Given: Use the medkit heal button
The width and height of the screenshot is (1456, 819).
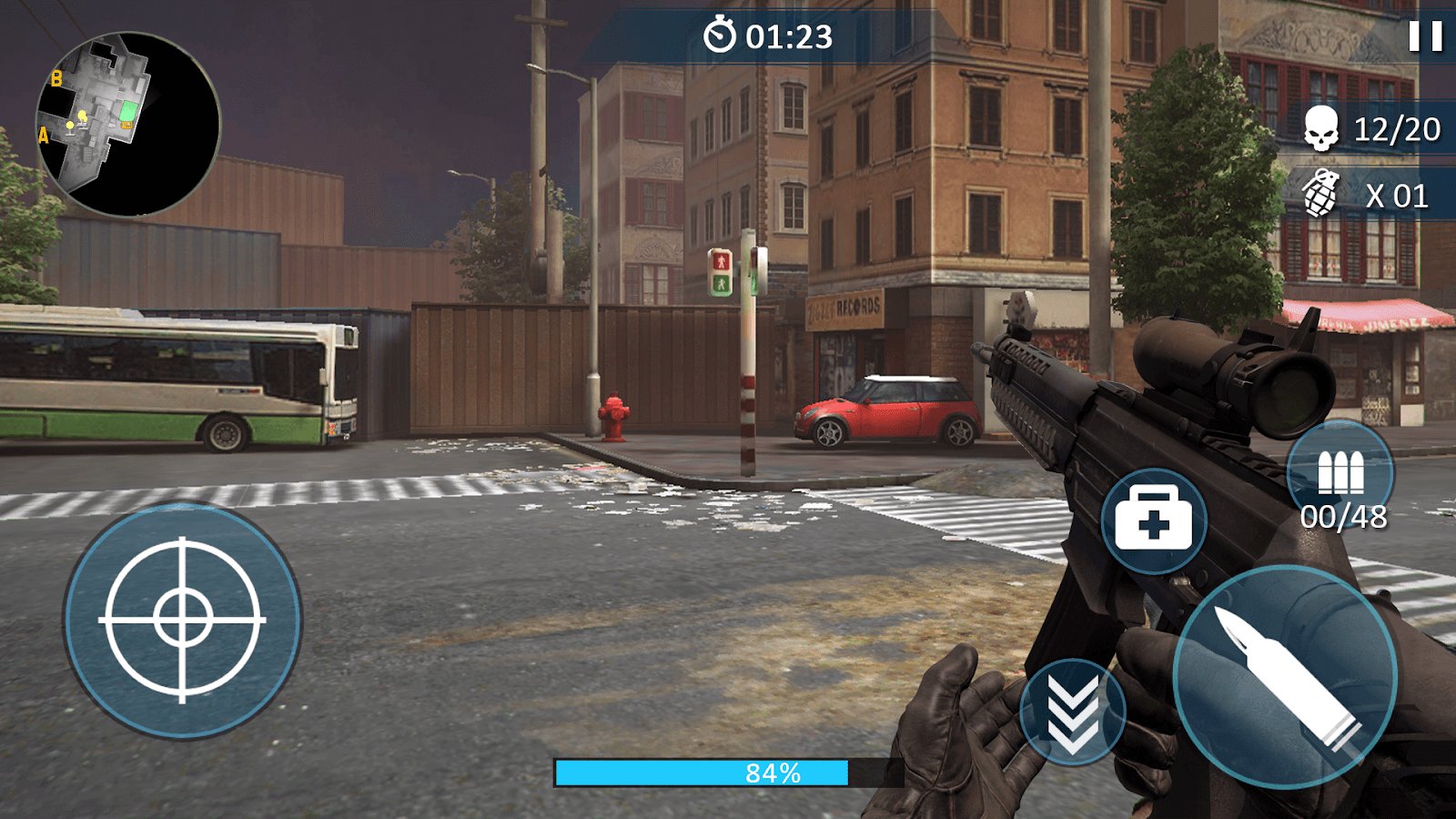Looking at the screenshot, I should [1153, 521].
